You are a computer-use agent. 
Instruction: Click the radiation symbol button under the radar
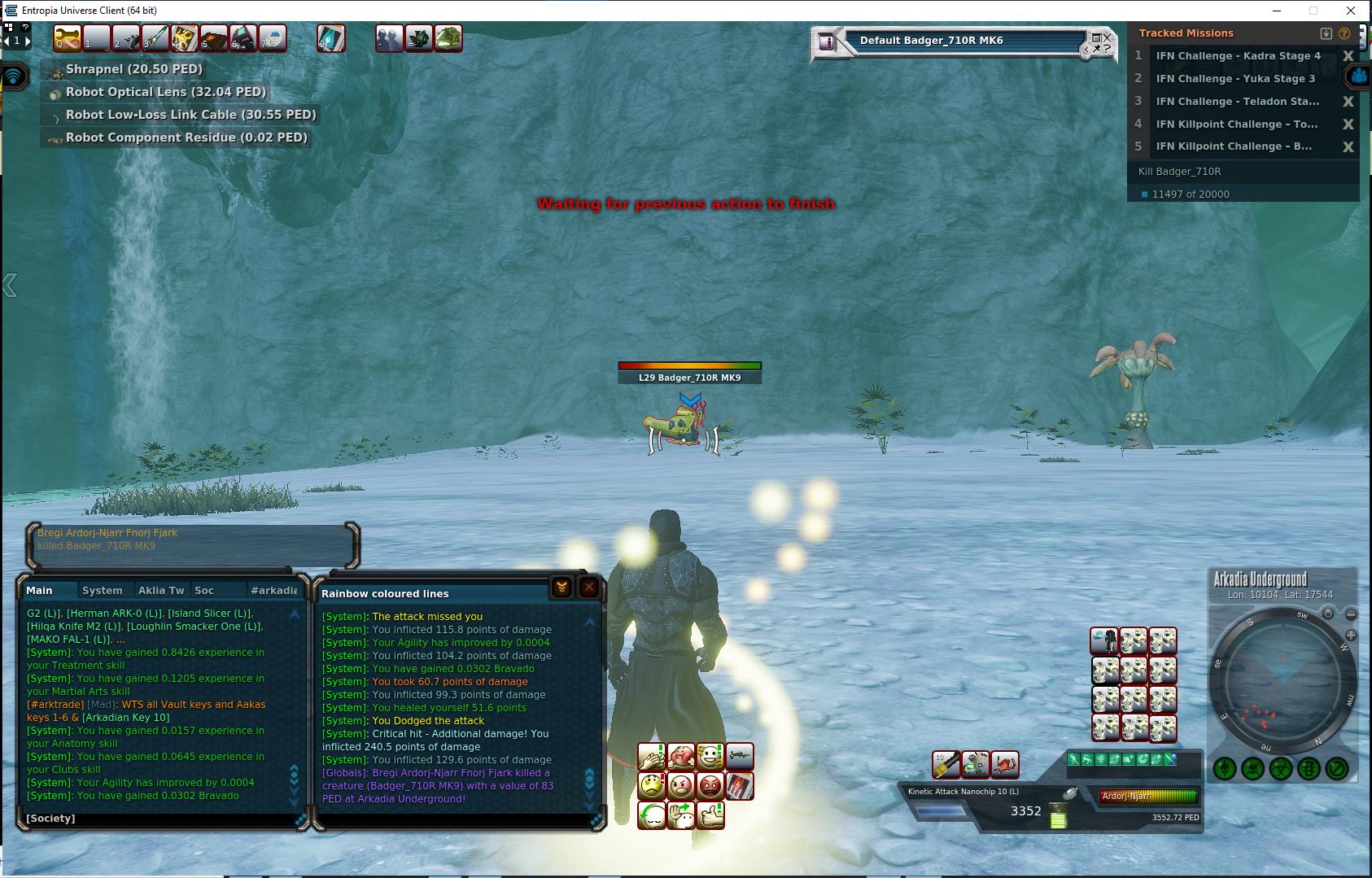click(1281, 768)
